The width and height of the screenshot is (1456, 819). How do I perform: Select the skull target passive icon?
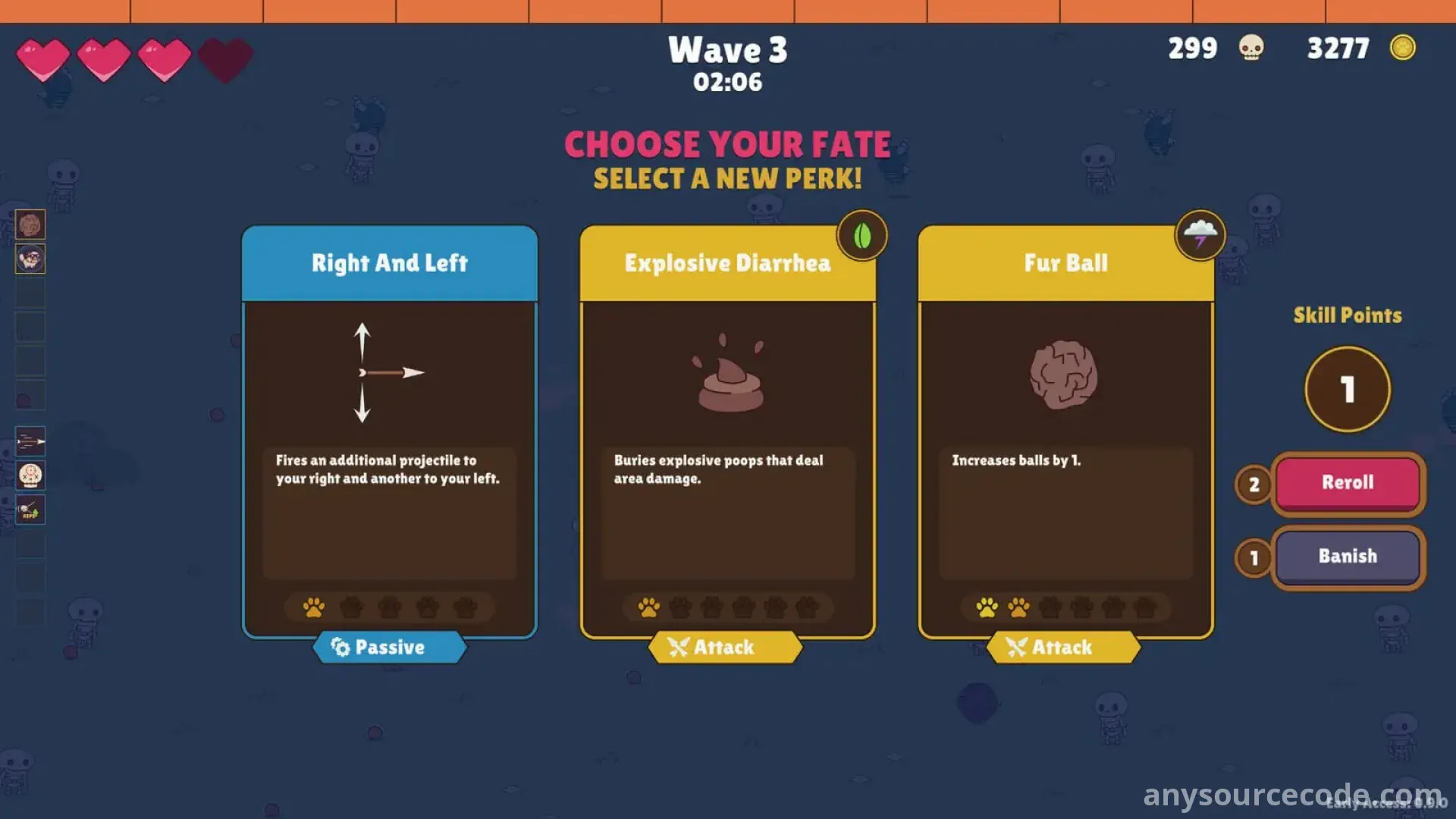coord(30,475)
